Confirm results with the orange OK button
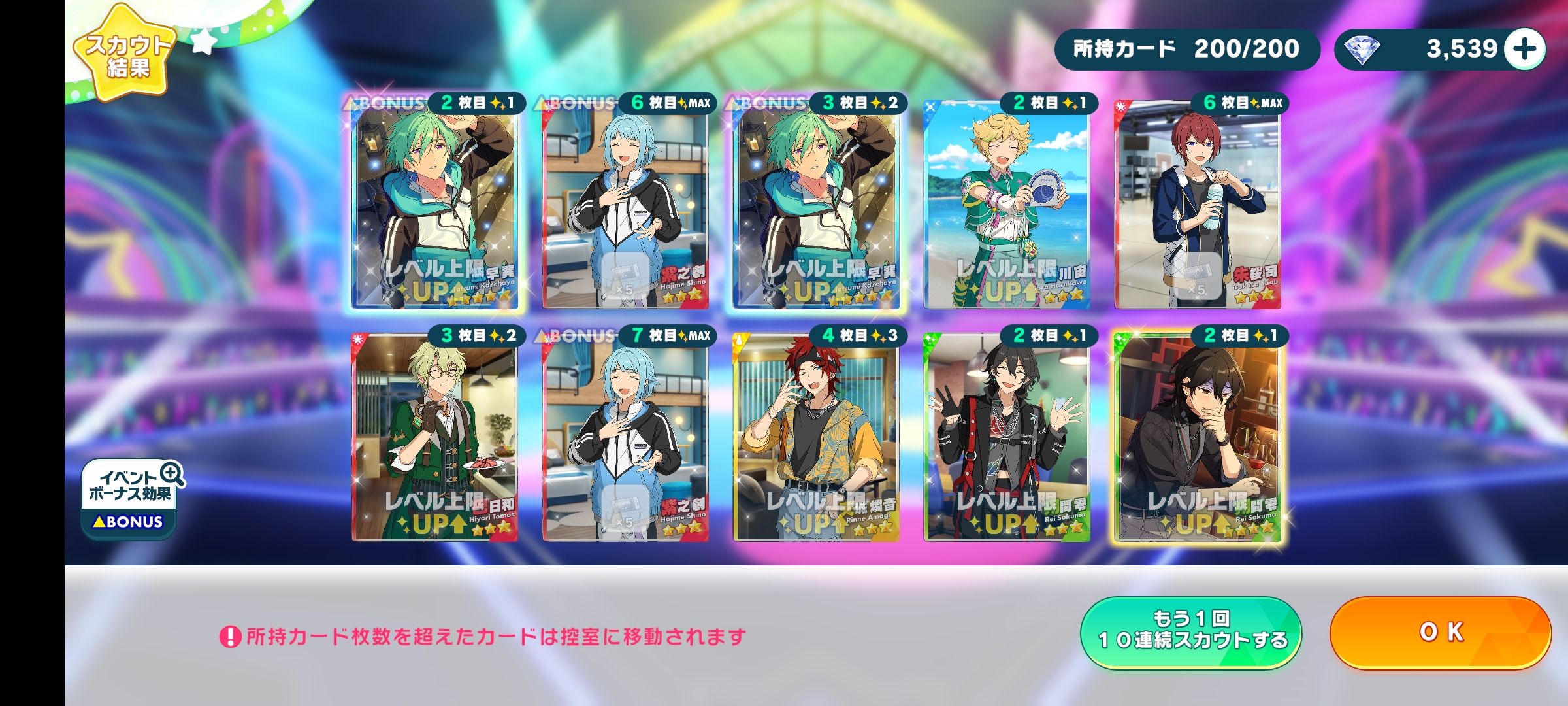The image size is (1568, 706). (x=1440, y=632)
